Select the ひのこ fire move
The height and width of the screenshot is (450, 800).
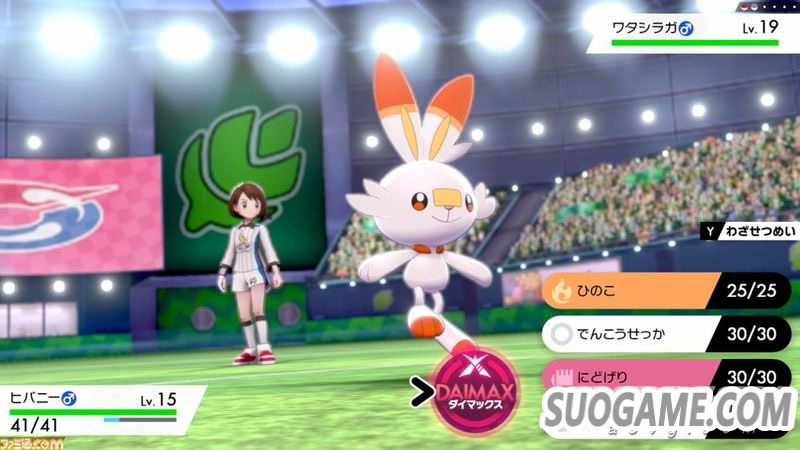[640, 292]
